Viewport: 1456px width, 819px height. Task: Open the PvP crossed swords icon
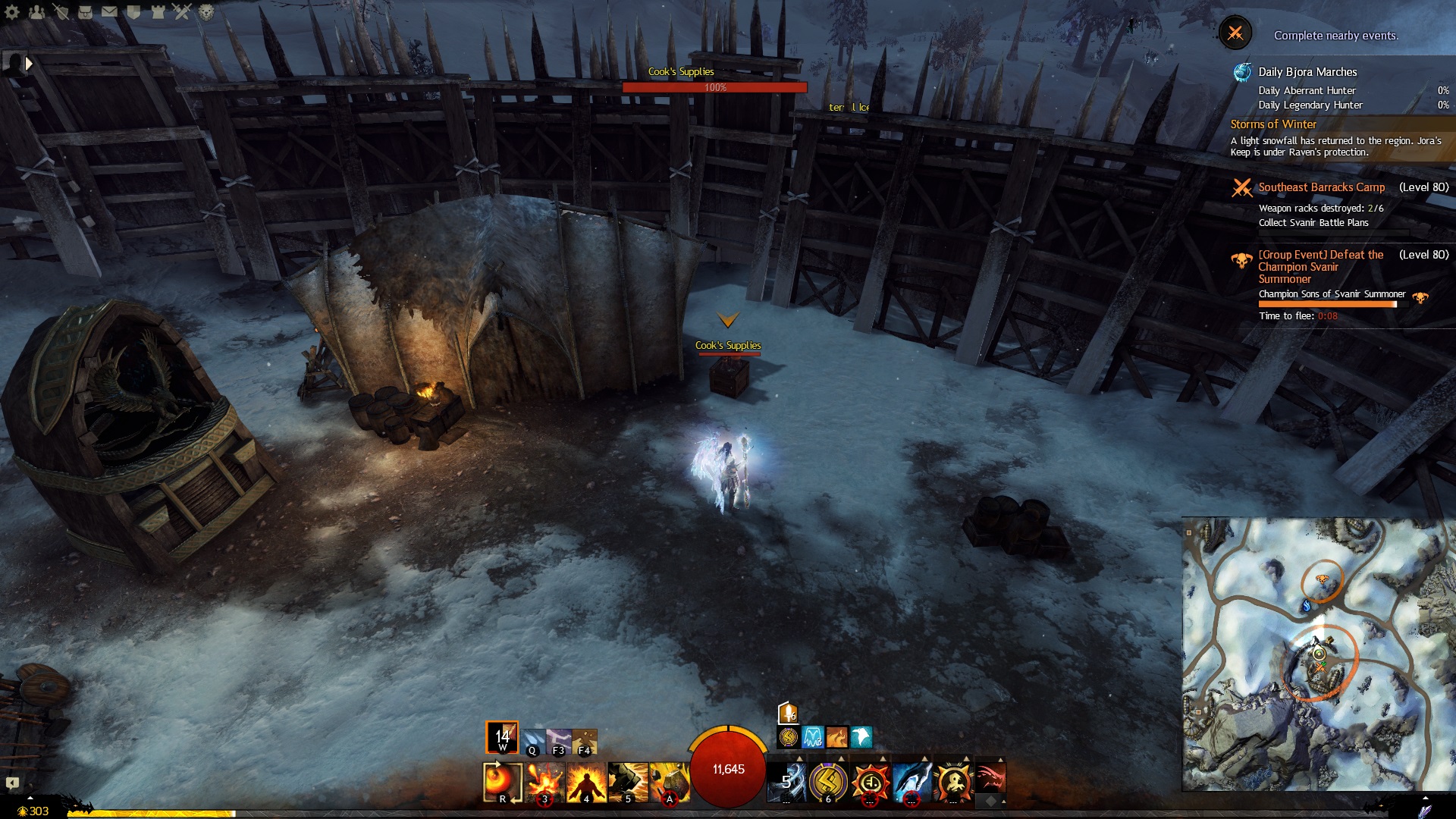[182, 11]
